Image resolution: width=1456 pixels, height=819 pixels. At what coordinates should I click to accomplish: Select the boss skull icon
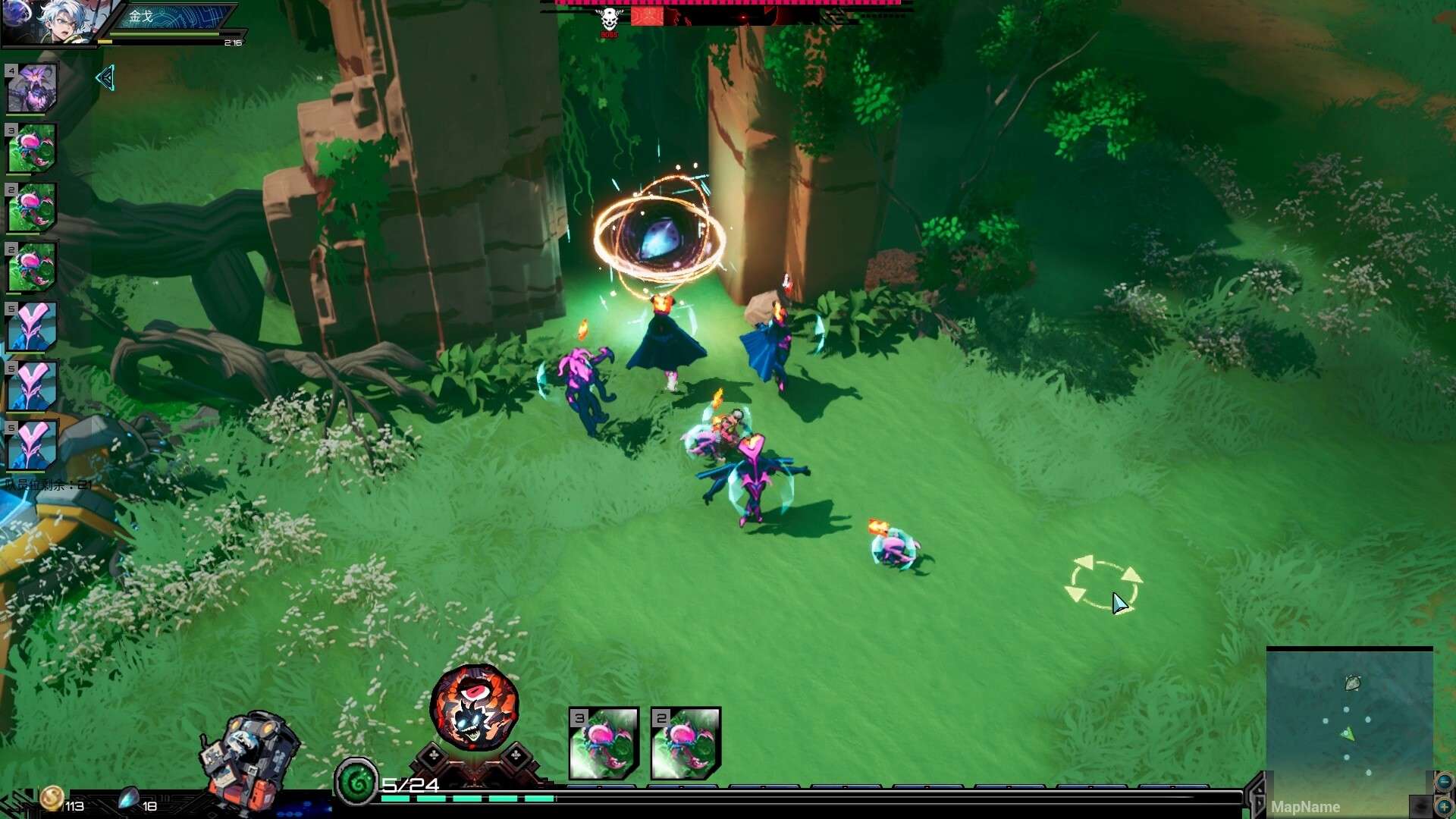(x=609, y=20)
